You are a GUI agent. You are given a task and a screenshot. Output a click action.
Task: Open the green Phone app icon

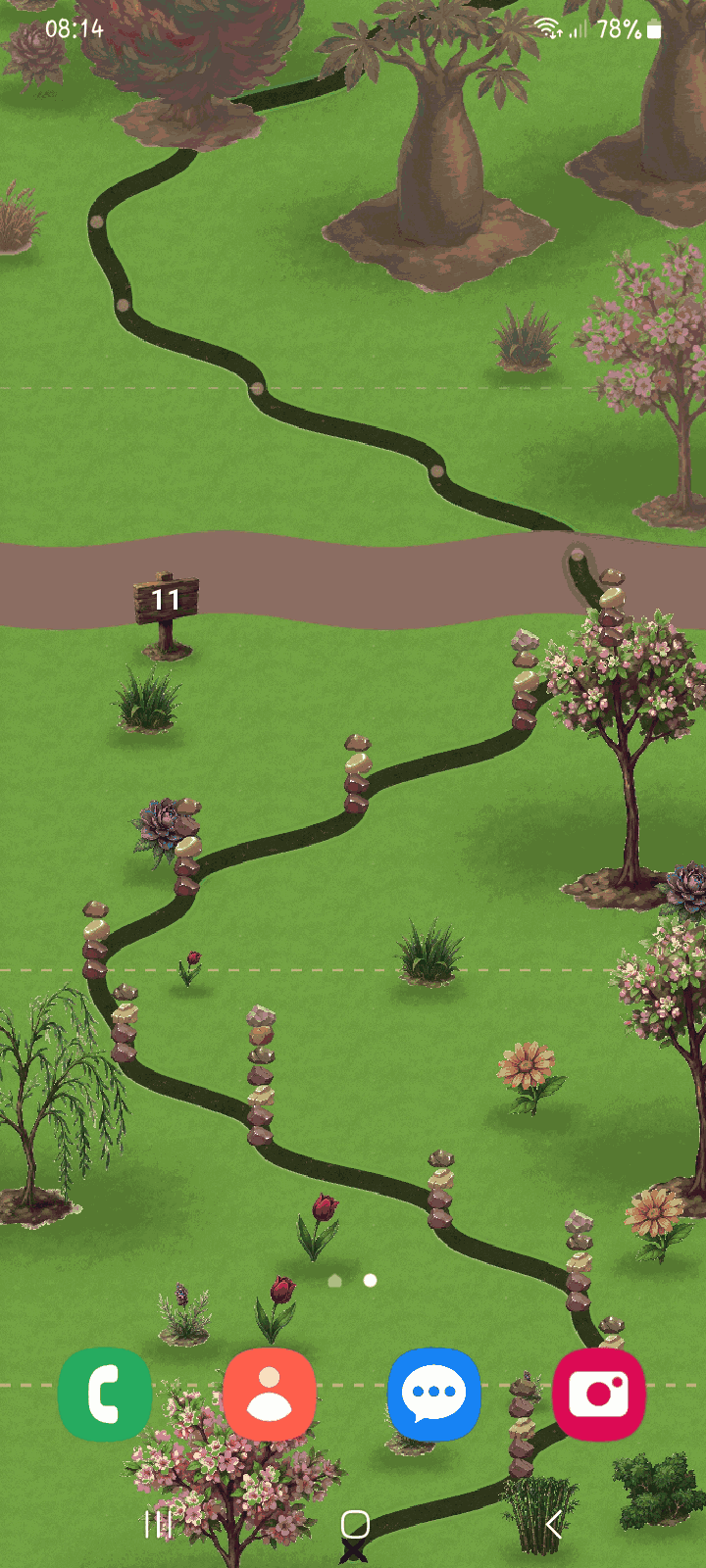tap(105, 1394)
